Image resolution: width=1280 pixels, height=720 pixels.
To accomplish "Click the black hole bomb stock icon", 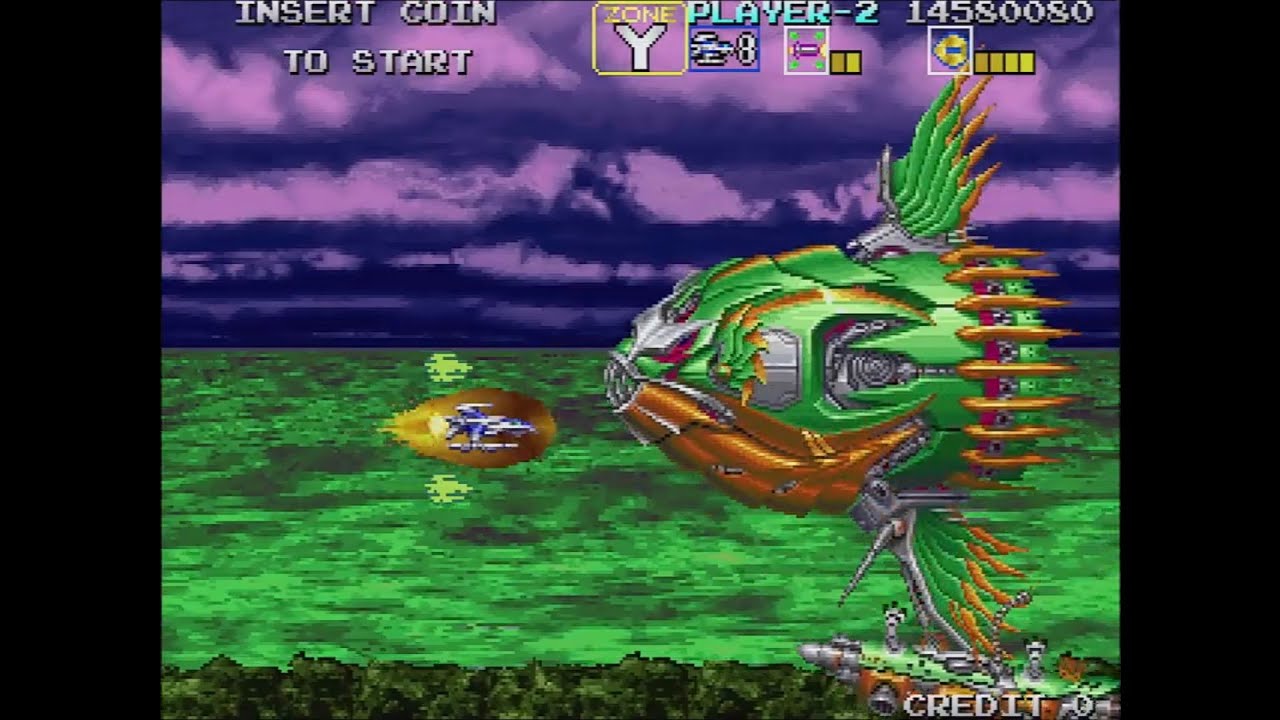I will pyautogui.click(x=806, y=50).
